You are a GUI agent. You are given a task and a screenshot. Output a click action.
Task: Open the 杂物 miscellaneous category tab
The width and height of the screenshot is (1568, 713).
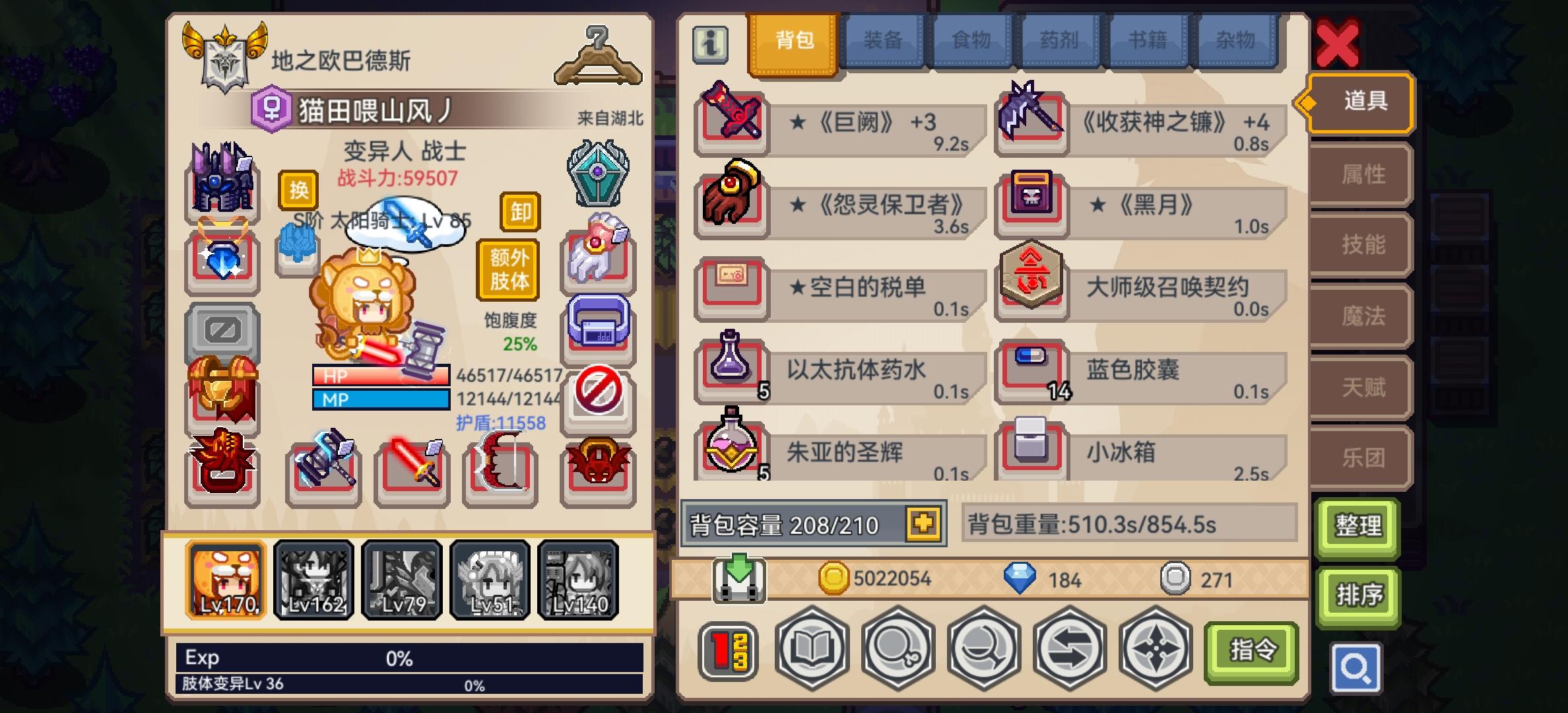(x=1235, y=40)
